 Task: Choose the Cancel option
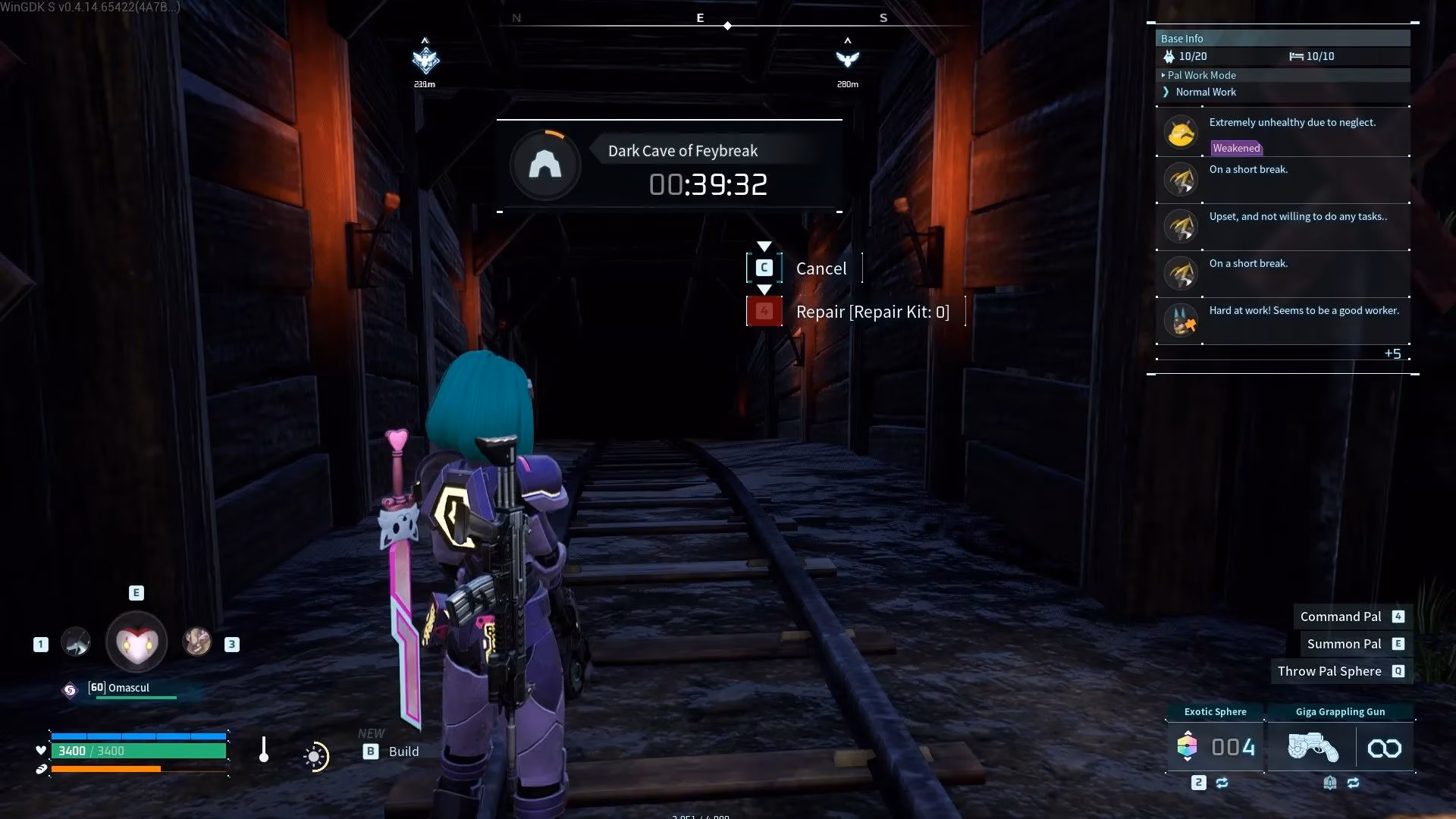[820, 268]
